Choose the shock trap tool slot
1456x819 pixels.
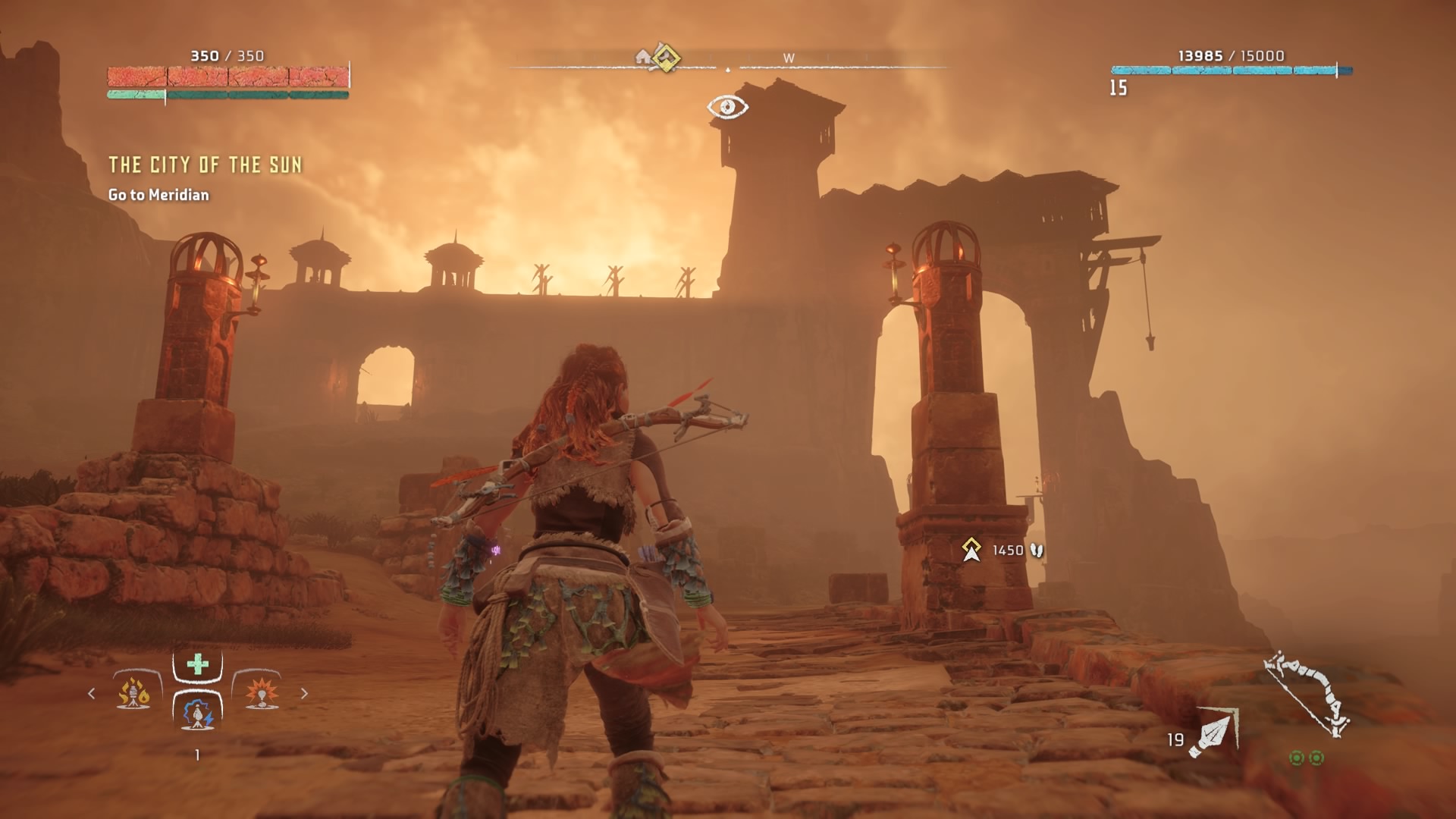[197, 712]
